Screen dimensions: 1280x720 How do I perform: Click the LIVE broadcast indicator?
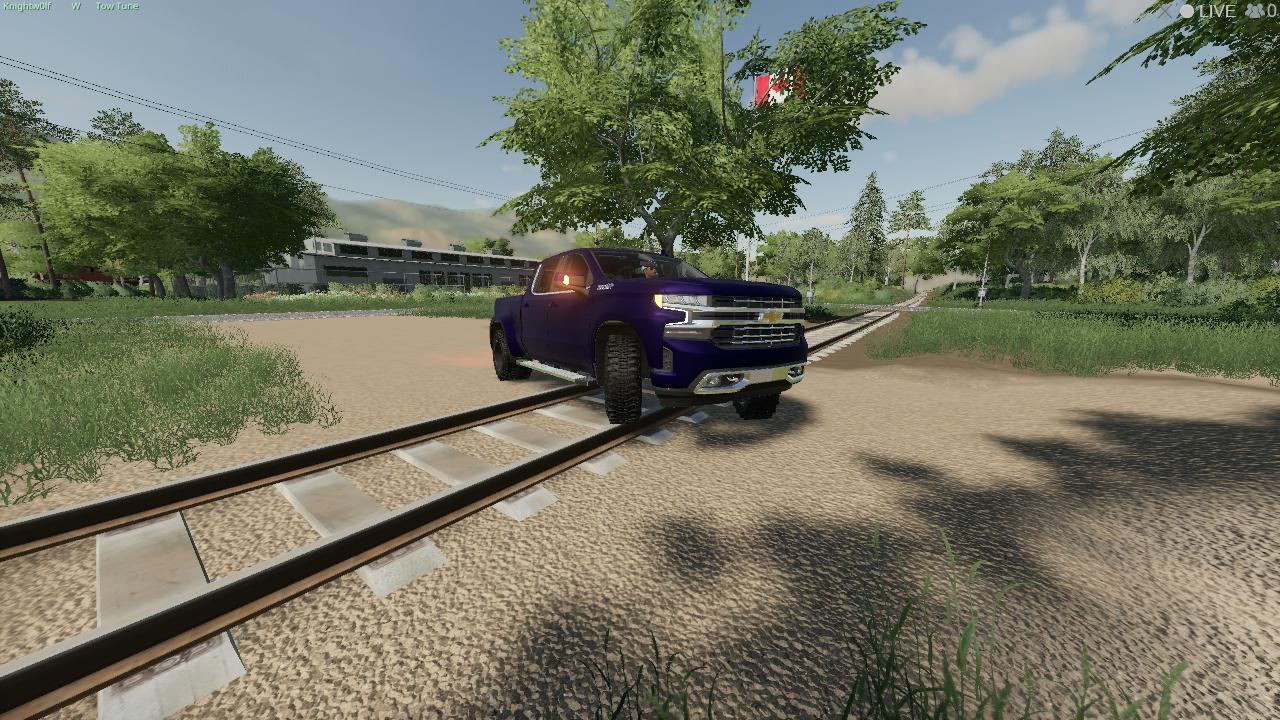coord(1208,11)
